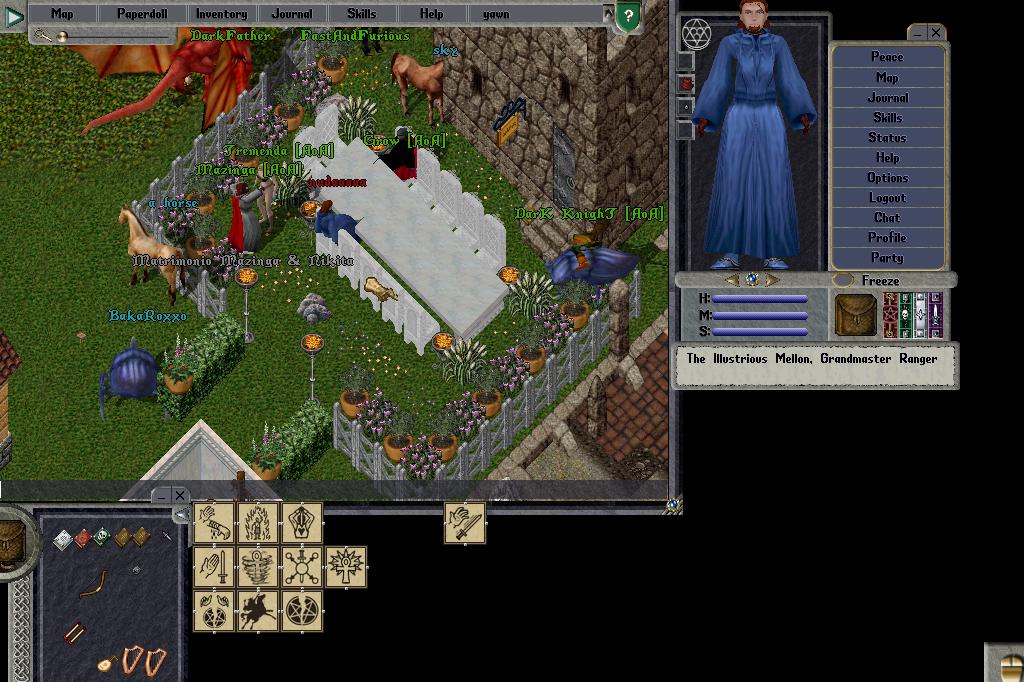Select the bow in the backpack
Screen dimensions: 1024x682
pos(94,581)
